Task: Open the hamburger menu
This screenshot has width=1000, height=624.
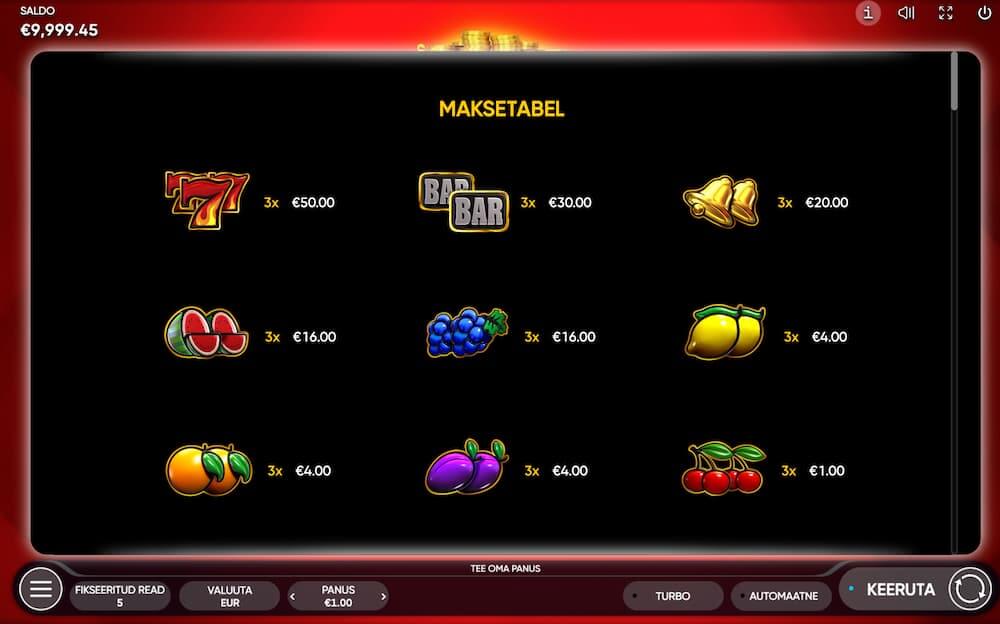Action: 40,589
